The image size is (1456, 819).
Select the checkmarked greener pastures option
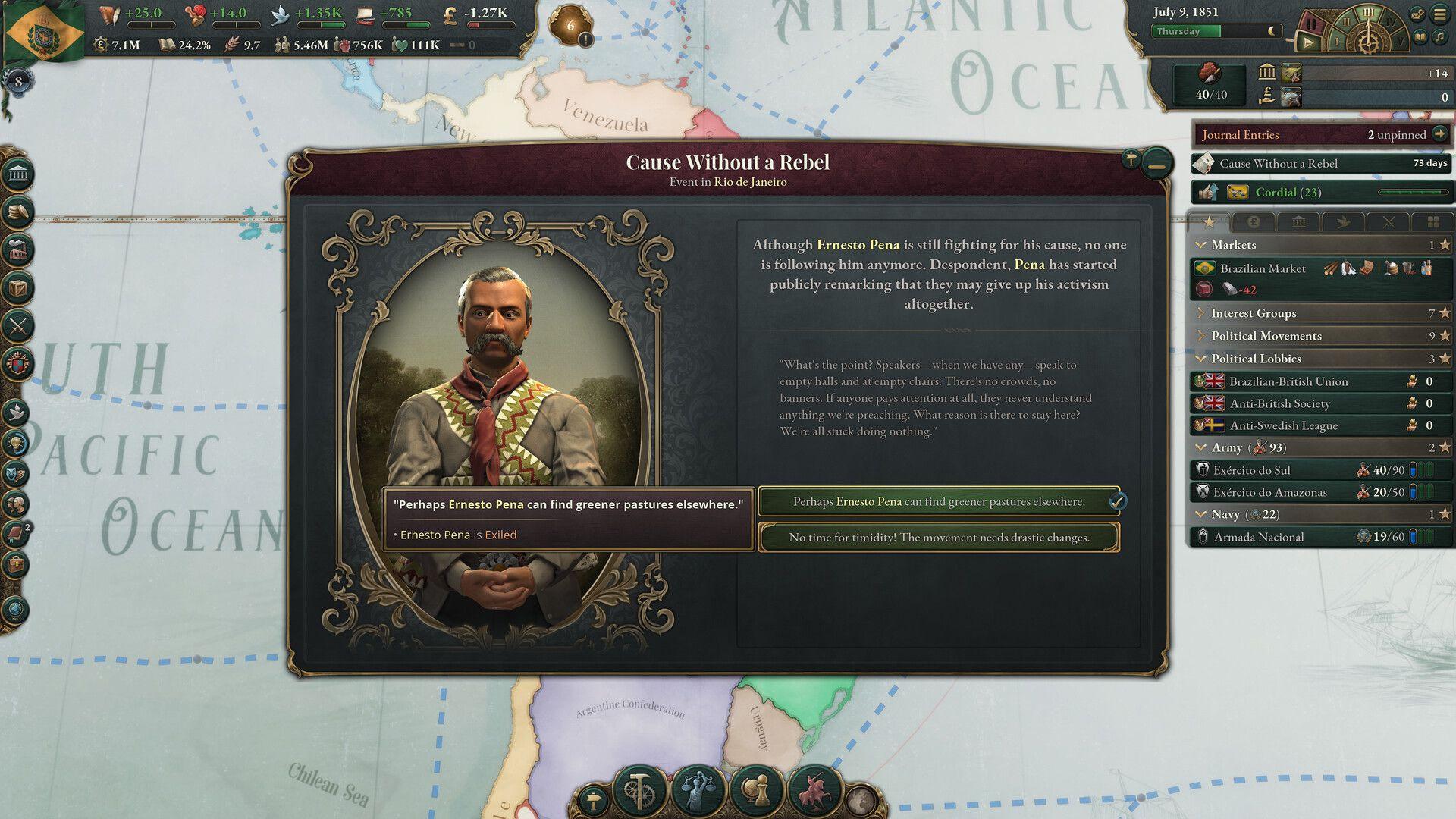coord(937,501)
